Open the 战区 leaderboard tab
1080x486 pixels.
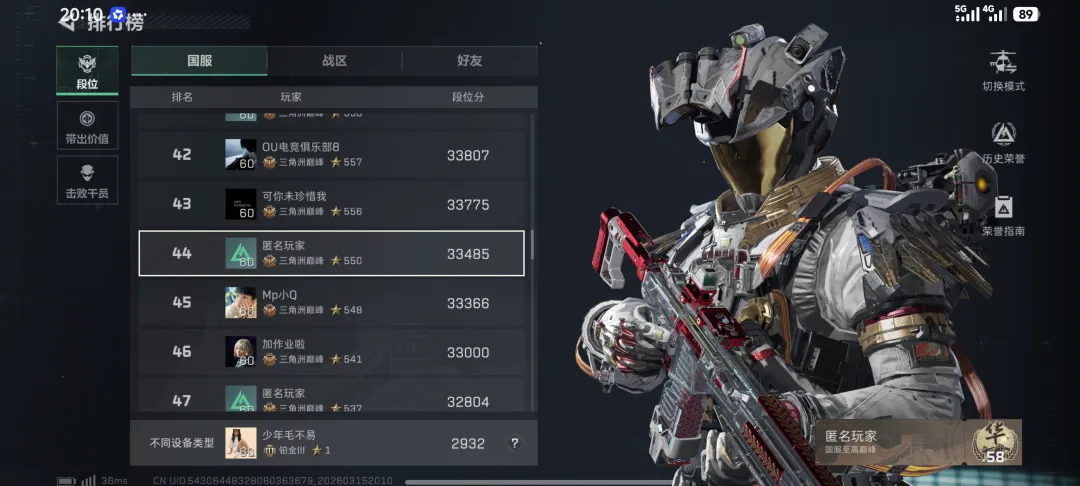tap(334, 61)
